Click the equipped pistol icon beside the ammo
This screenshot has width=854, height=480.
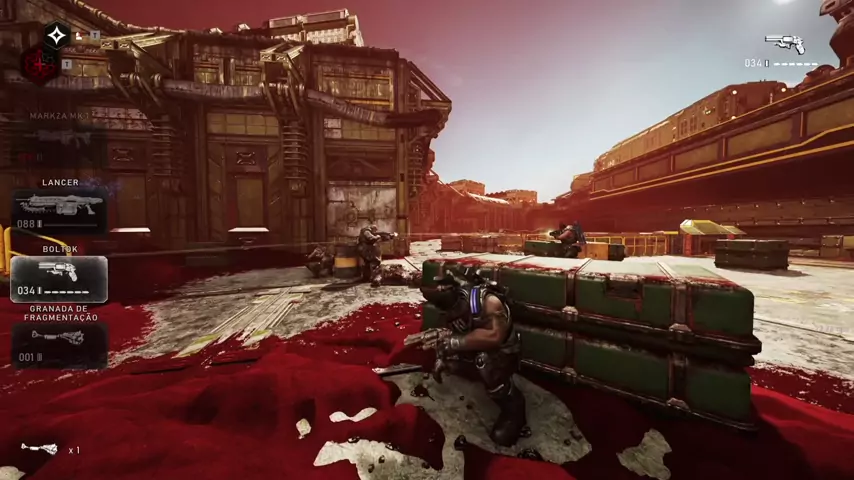pos(785,43)
